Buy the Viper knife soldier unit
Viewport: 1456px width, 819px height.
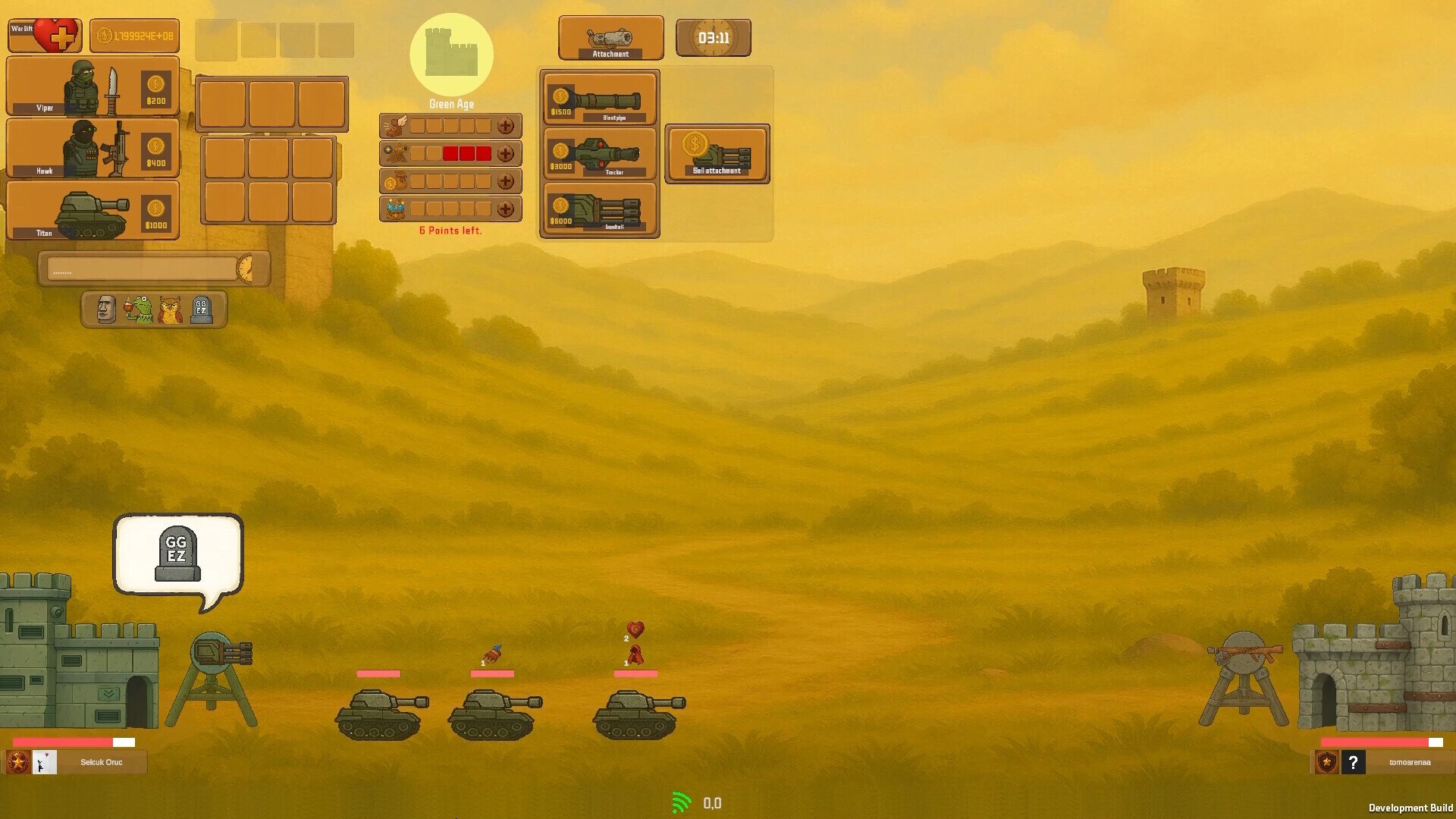(x=93, y=87)
